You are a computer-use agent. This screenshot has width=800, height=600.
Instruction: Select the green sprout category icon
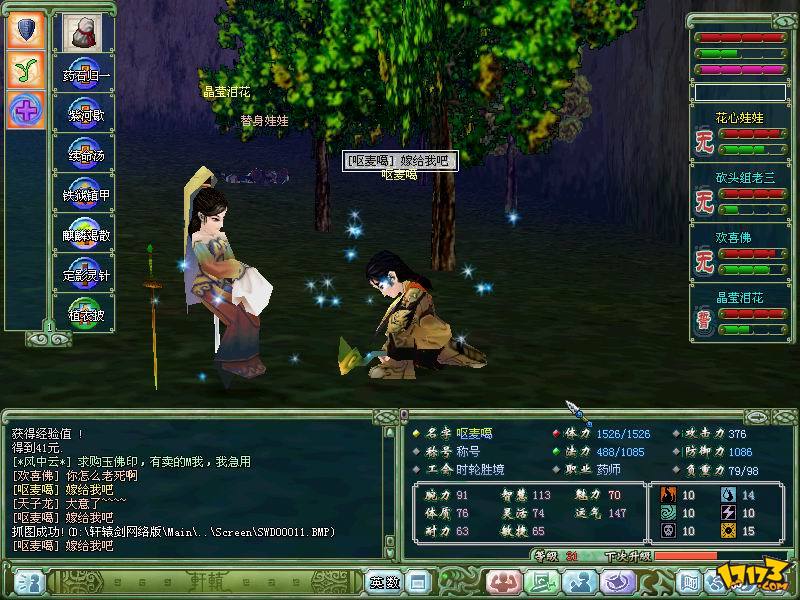click(26, 68)
